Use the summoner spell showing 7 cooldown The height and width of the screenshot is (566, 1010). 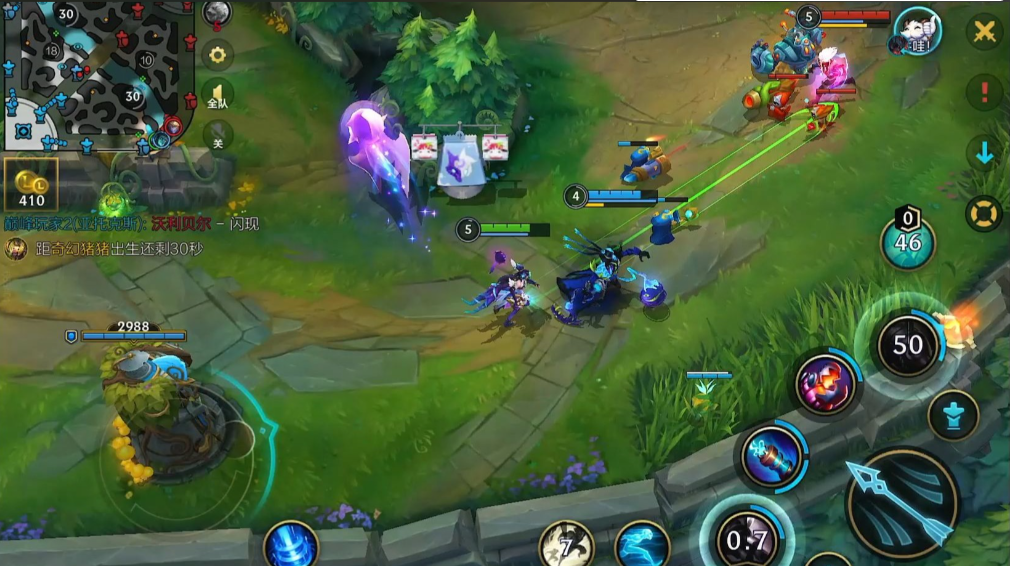click(566, 546)
